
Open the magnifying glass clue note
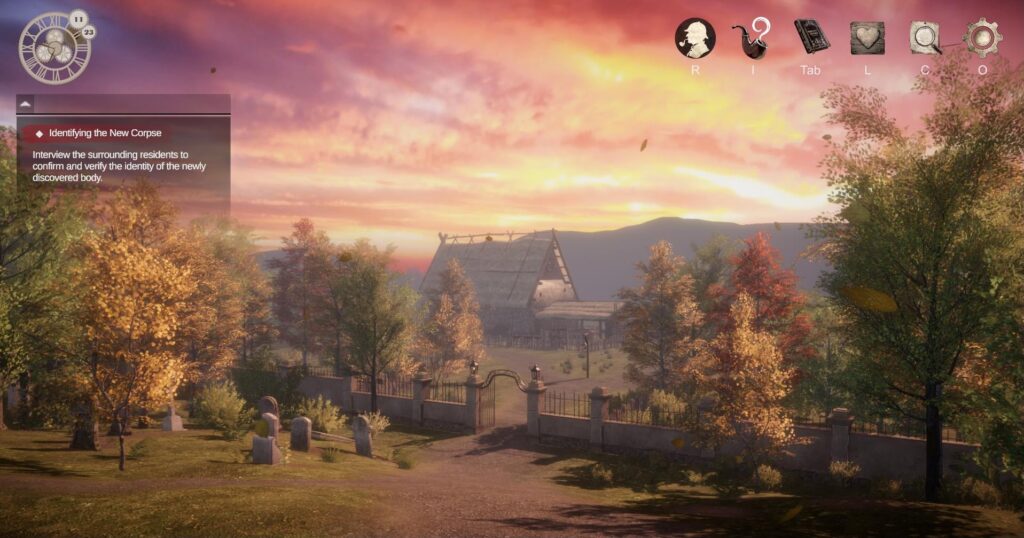click(925, 38)
